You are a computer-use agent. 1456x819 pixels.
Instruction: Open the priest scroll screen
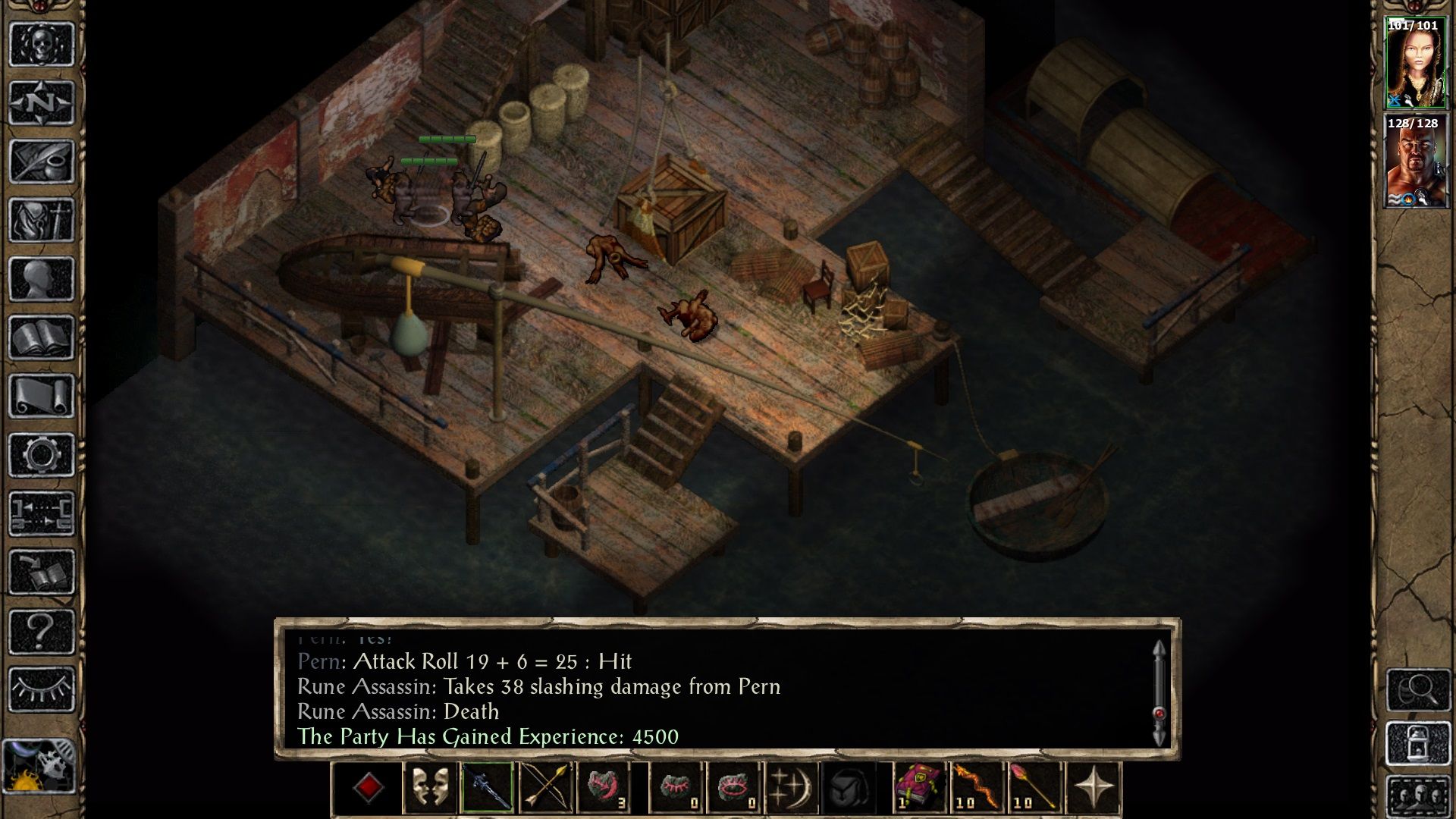point(42,396)
